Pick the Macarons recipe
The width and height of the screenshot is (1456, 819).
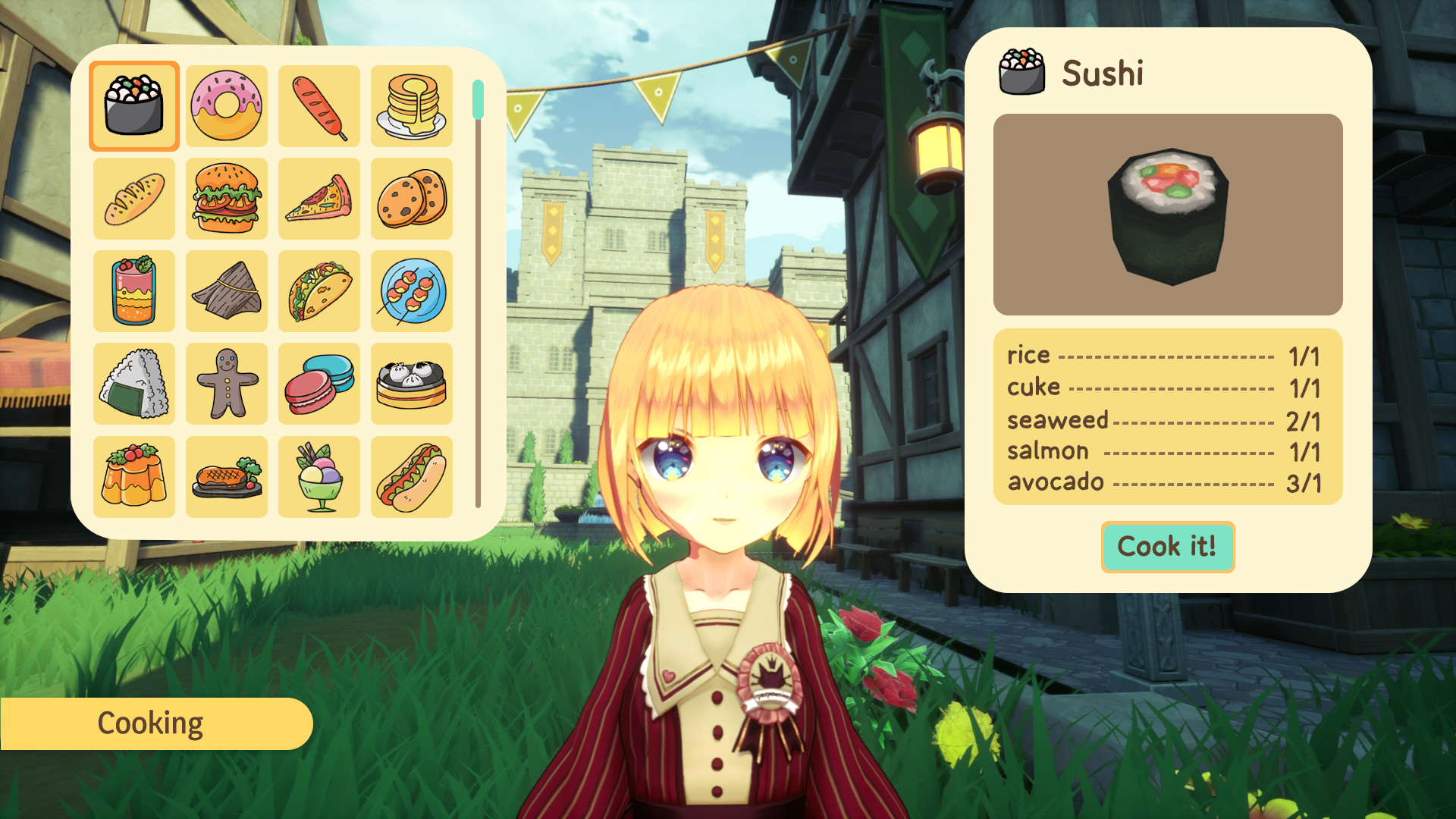[x=318, y=384]
